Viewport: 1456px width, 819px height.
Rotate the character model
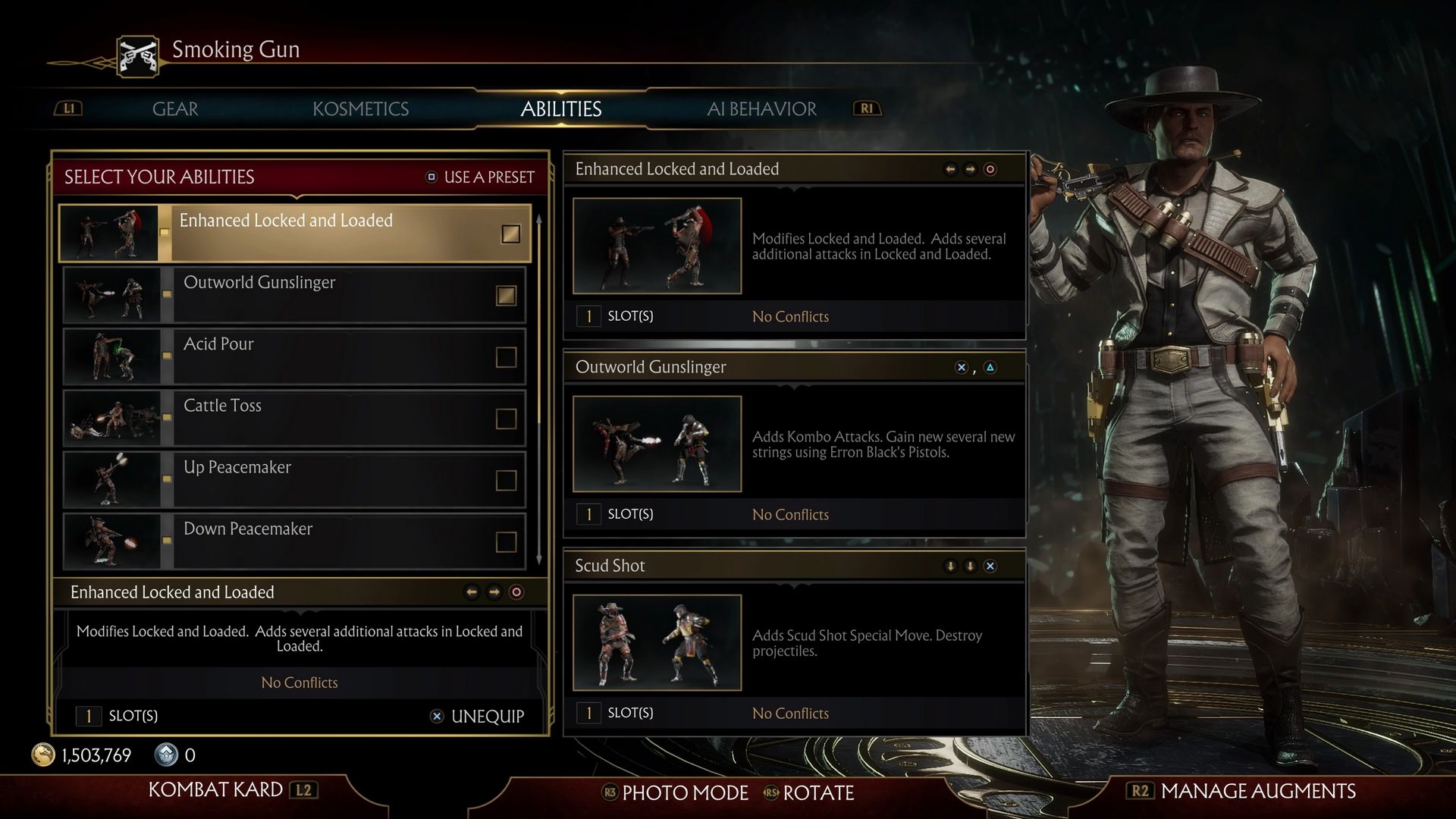click(x=809, y=793)
